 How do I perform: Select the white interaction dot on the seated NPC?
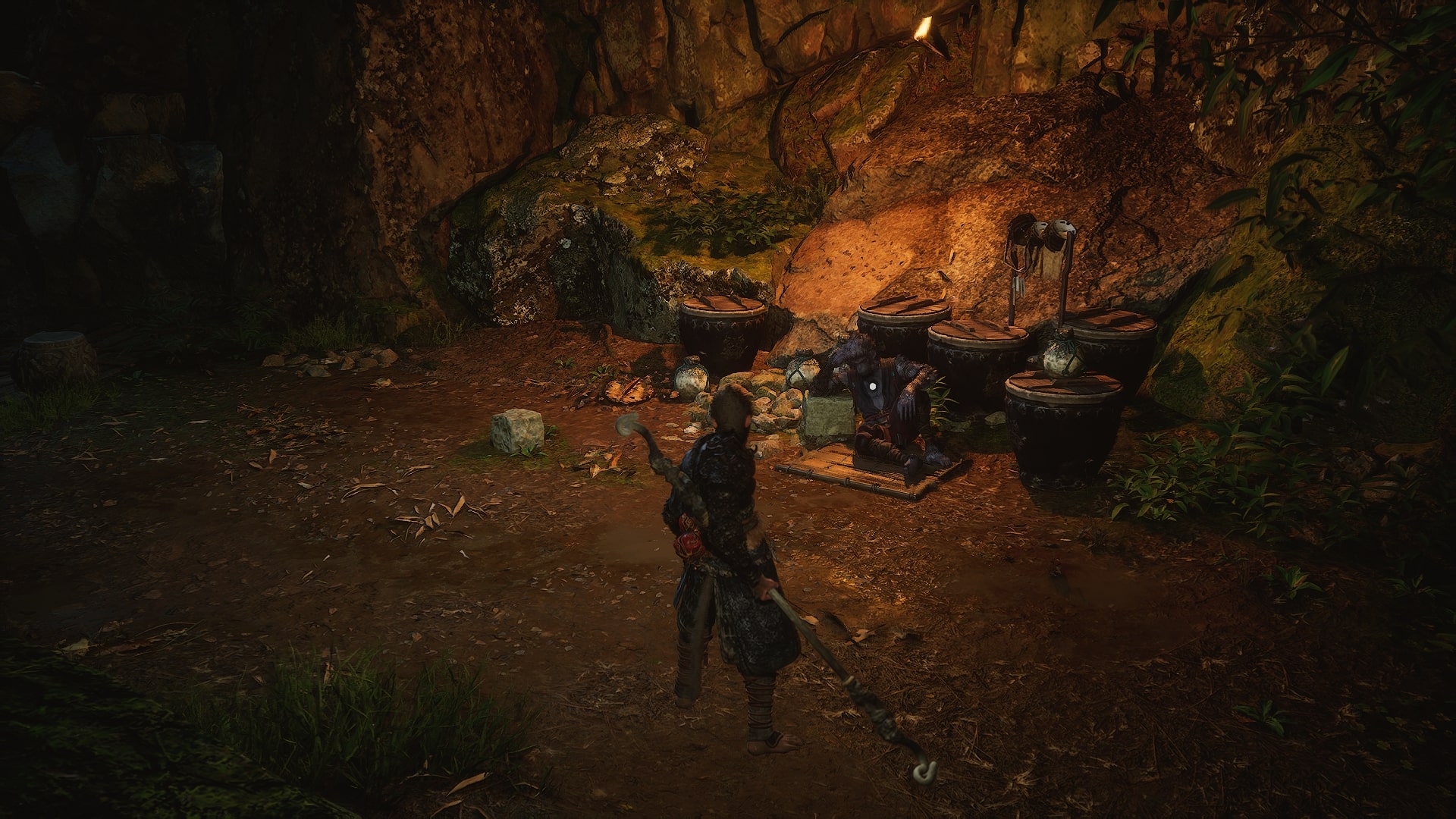(873, 384)
